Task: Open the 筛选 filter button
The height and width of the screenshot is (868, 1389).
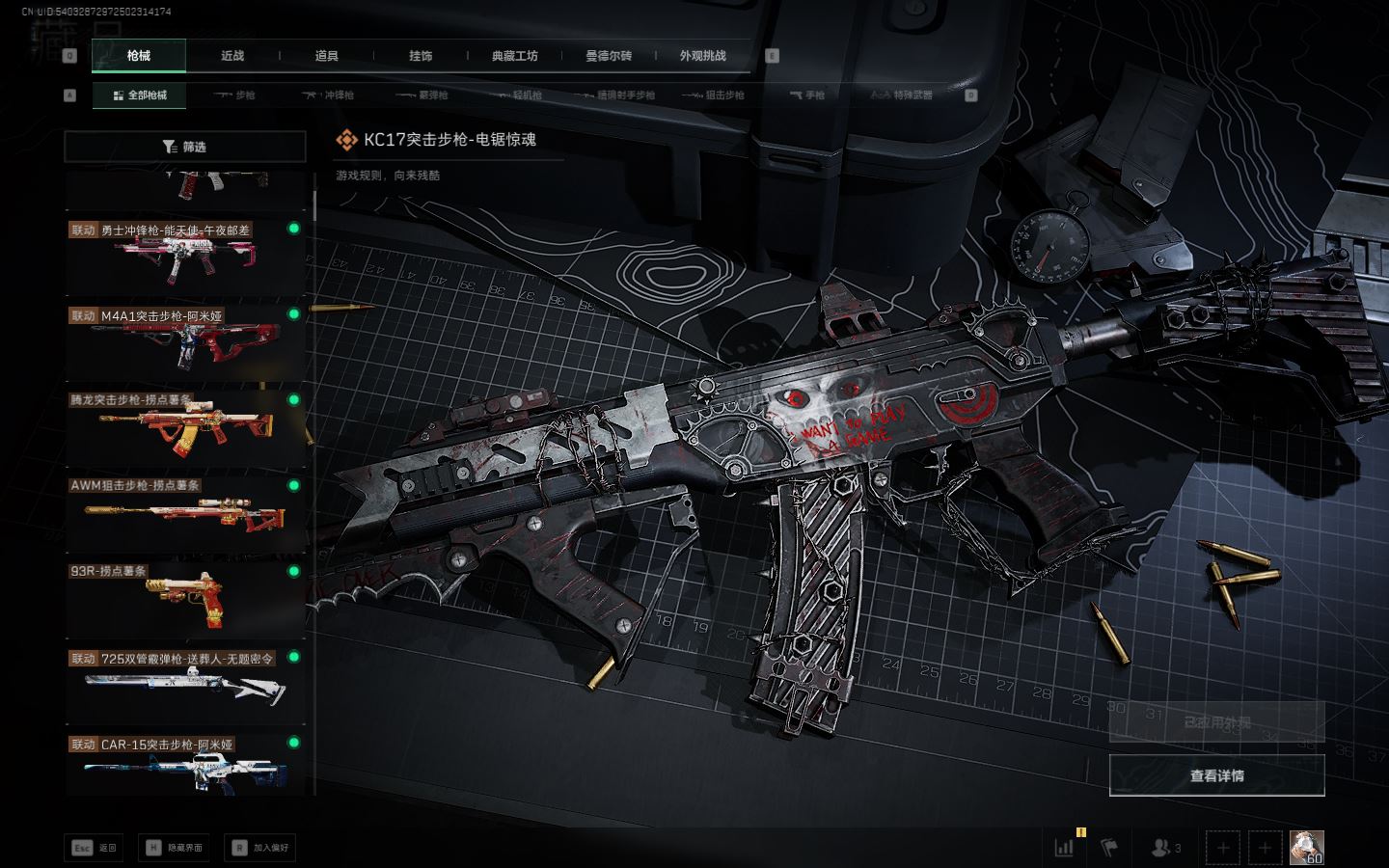Action: click(185, 147)
